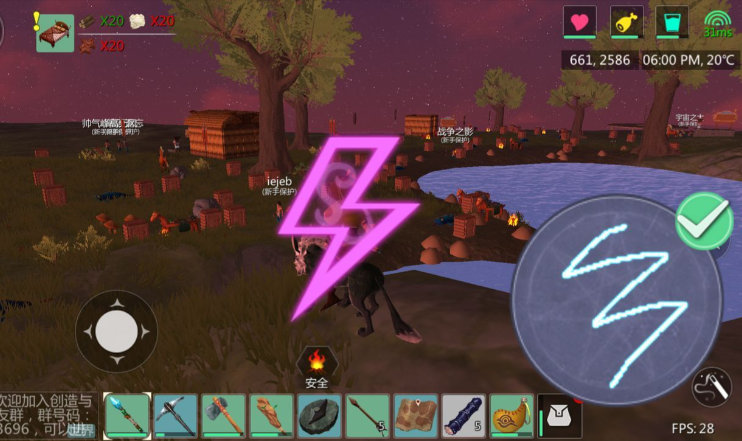Screen dimensions: 742x441
Task: Tap the virtual movement joystick
Action: 117,331
